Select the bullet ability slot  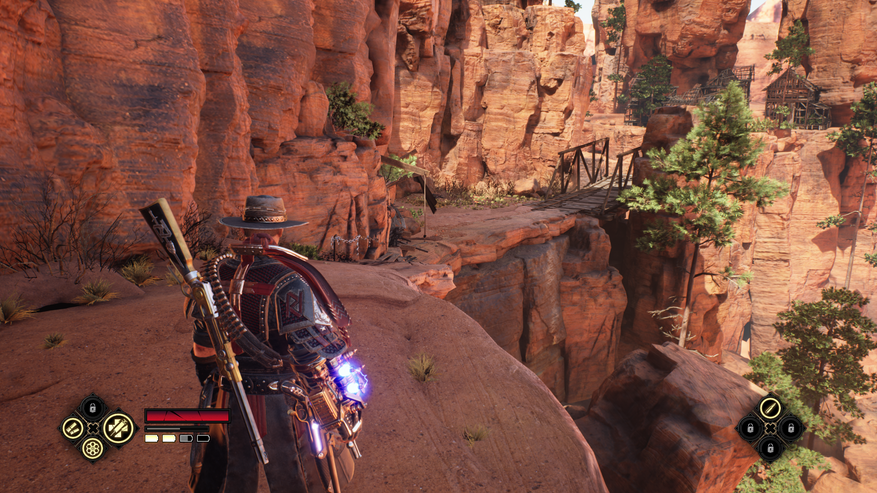(769, 407)
